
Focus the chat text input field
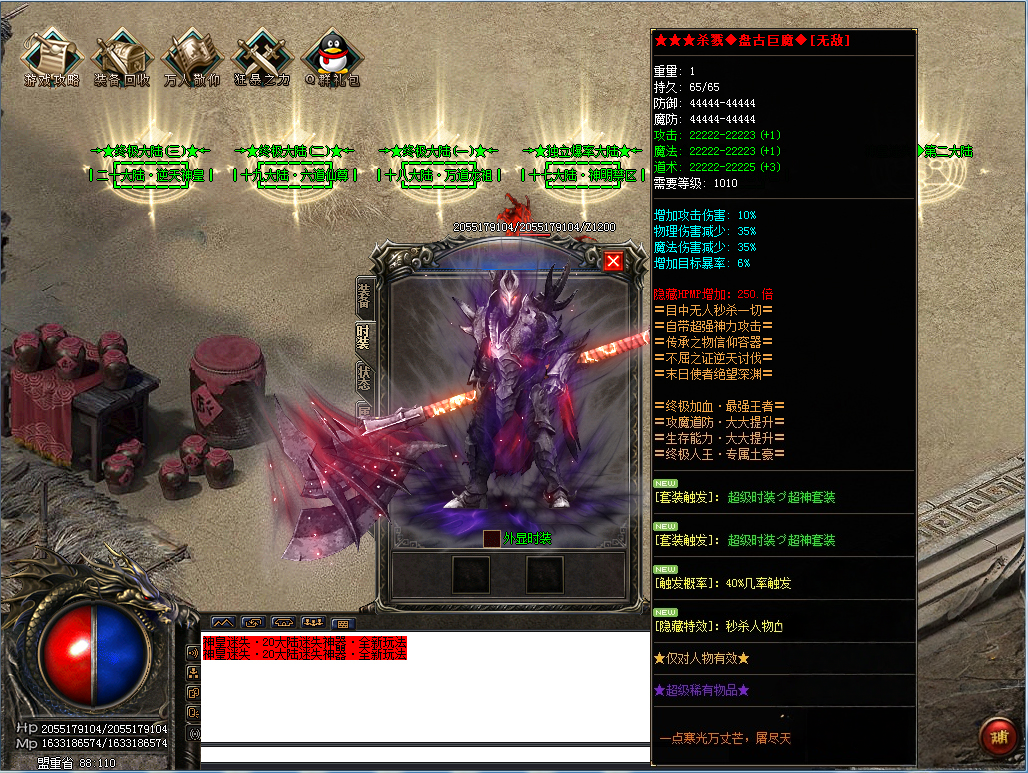pos(420,756)
